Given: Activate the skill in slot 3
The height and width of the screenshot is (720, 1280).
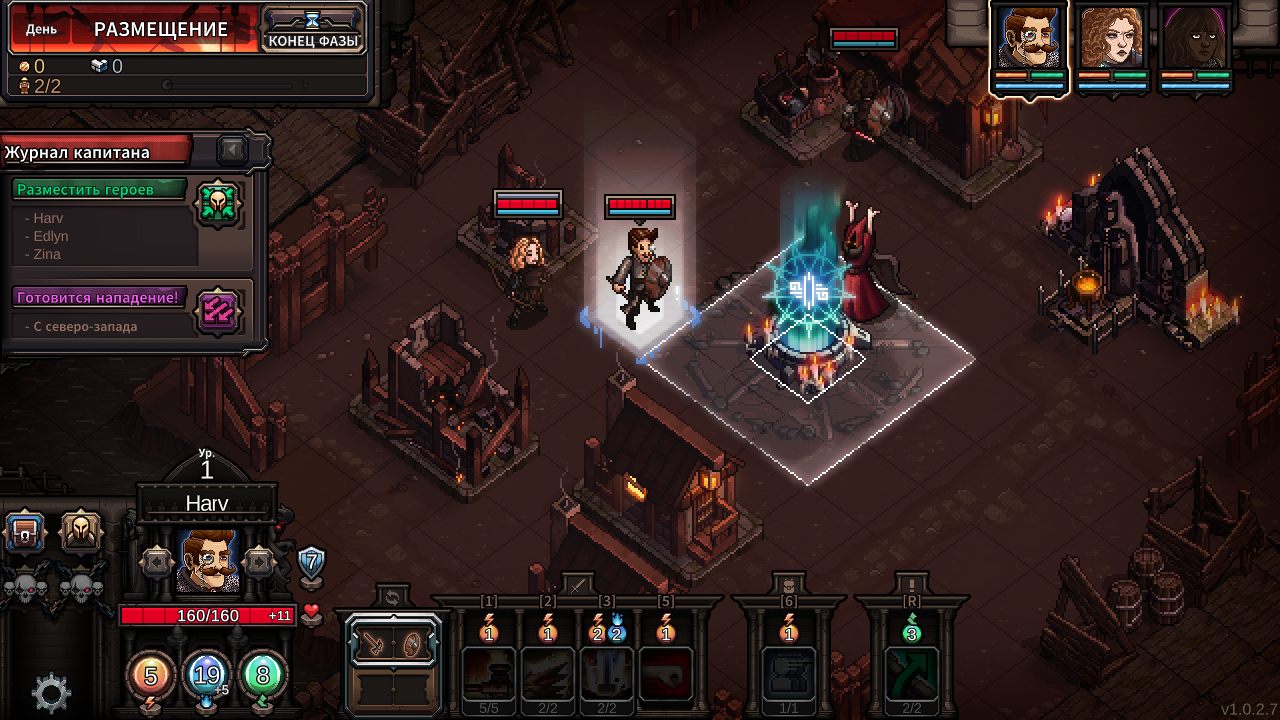Looking at the screenshot, I should click(x=606, y=672).
